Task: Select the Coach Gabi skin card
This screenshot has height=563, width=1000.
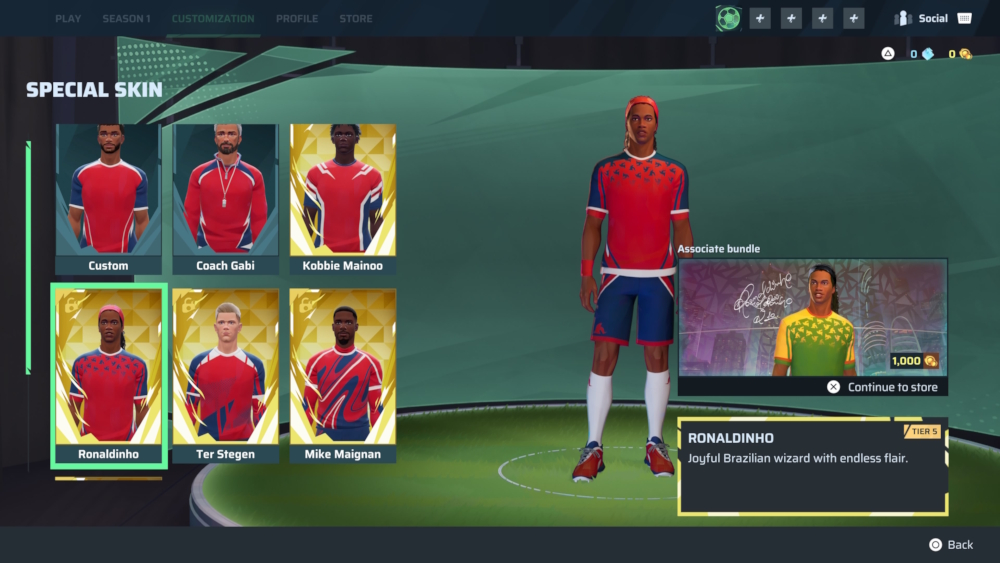Action: point(225,199)
